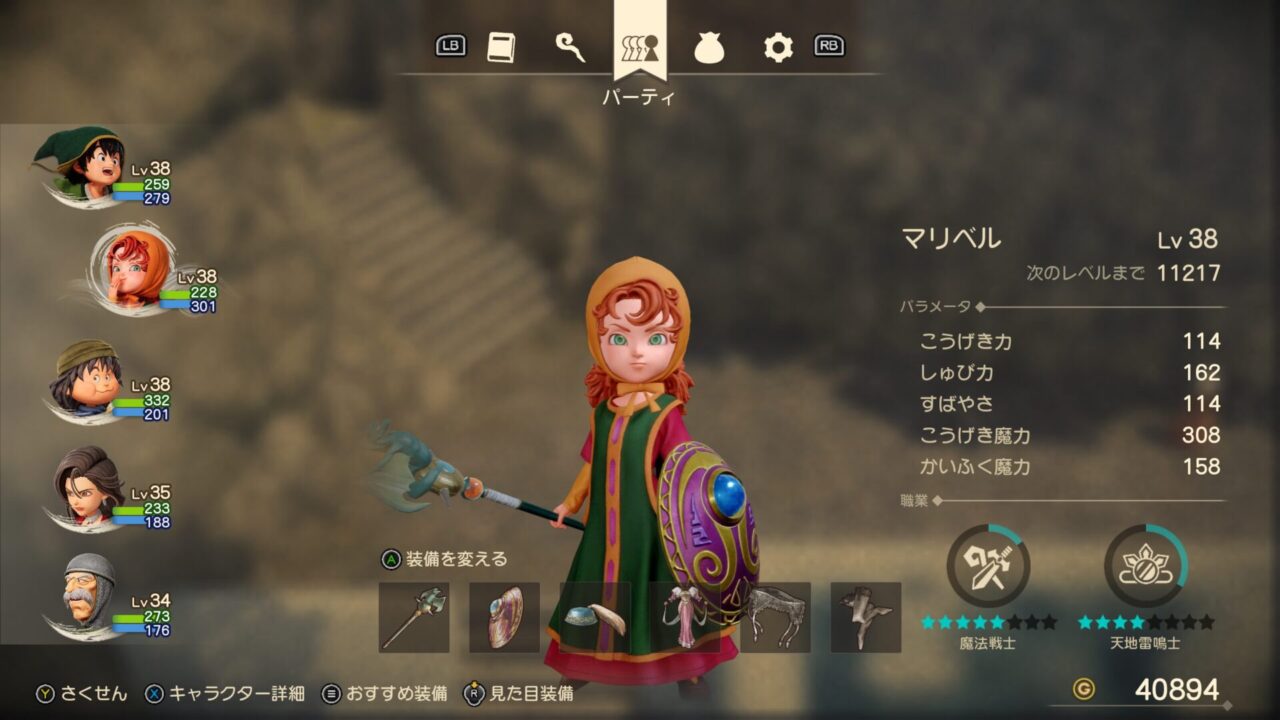This screenshot has height=720, width=1280.
Task: Open the item bag tab
Action: [x=709, y=48]
